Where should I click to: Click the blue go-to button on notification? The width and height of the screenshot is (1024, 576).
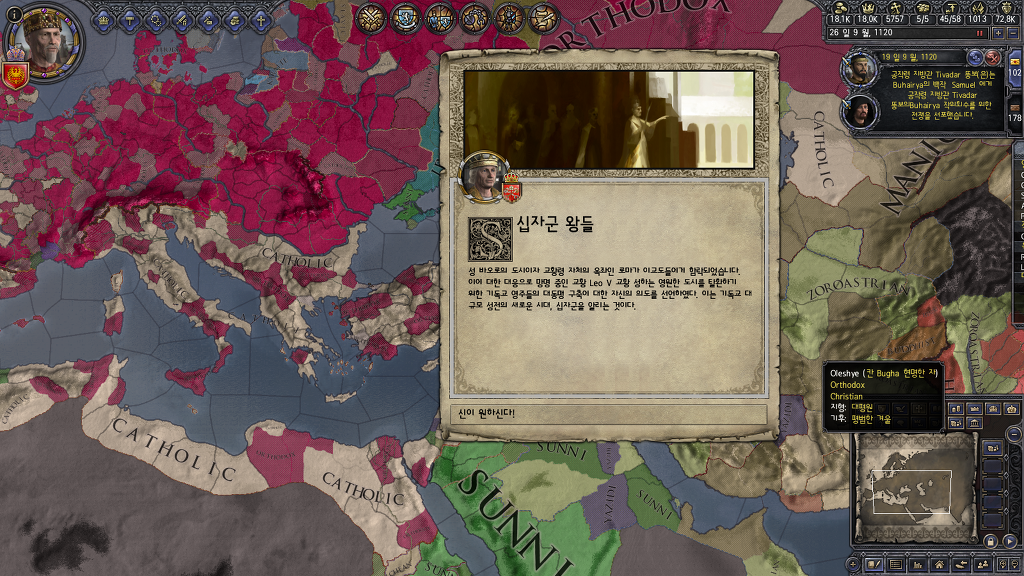[976, 57]
